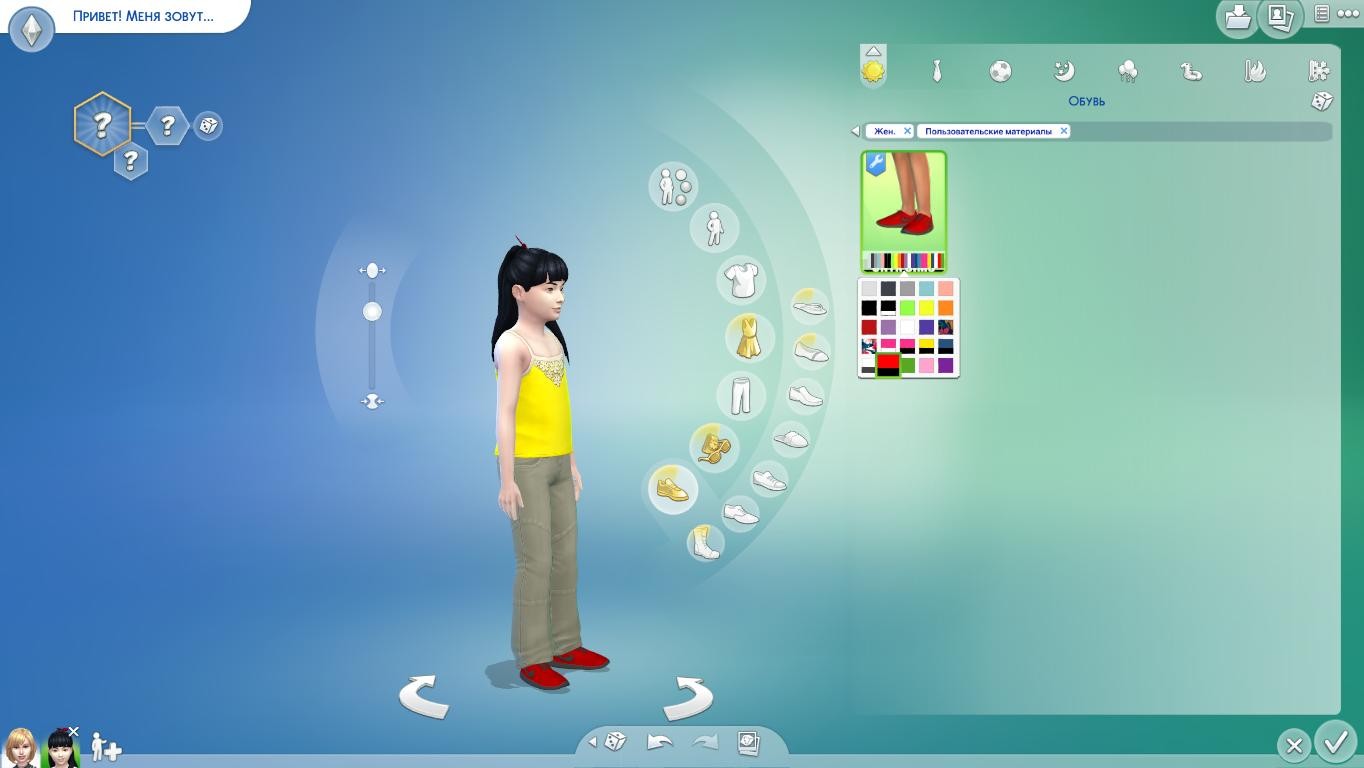Choose the purple swatch in the bottom row
The image size is (1364, 768).
945,366
